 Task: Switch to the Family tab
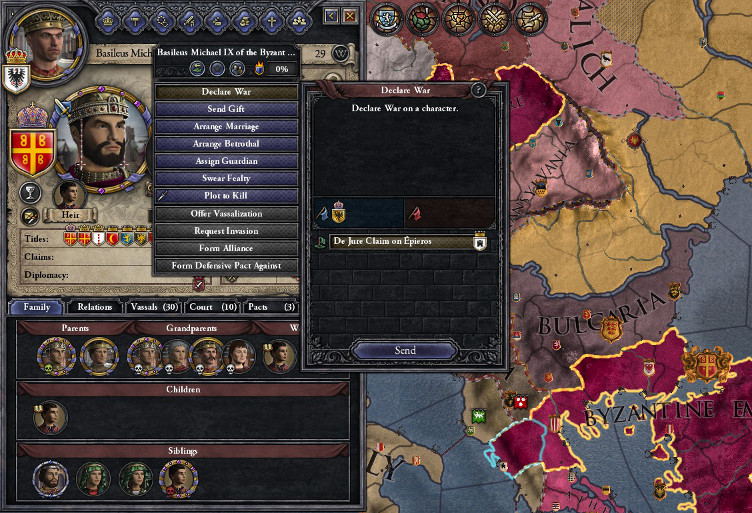click(x=36, y=307)
